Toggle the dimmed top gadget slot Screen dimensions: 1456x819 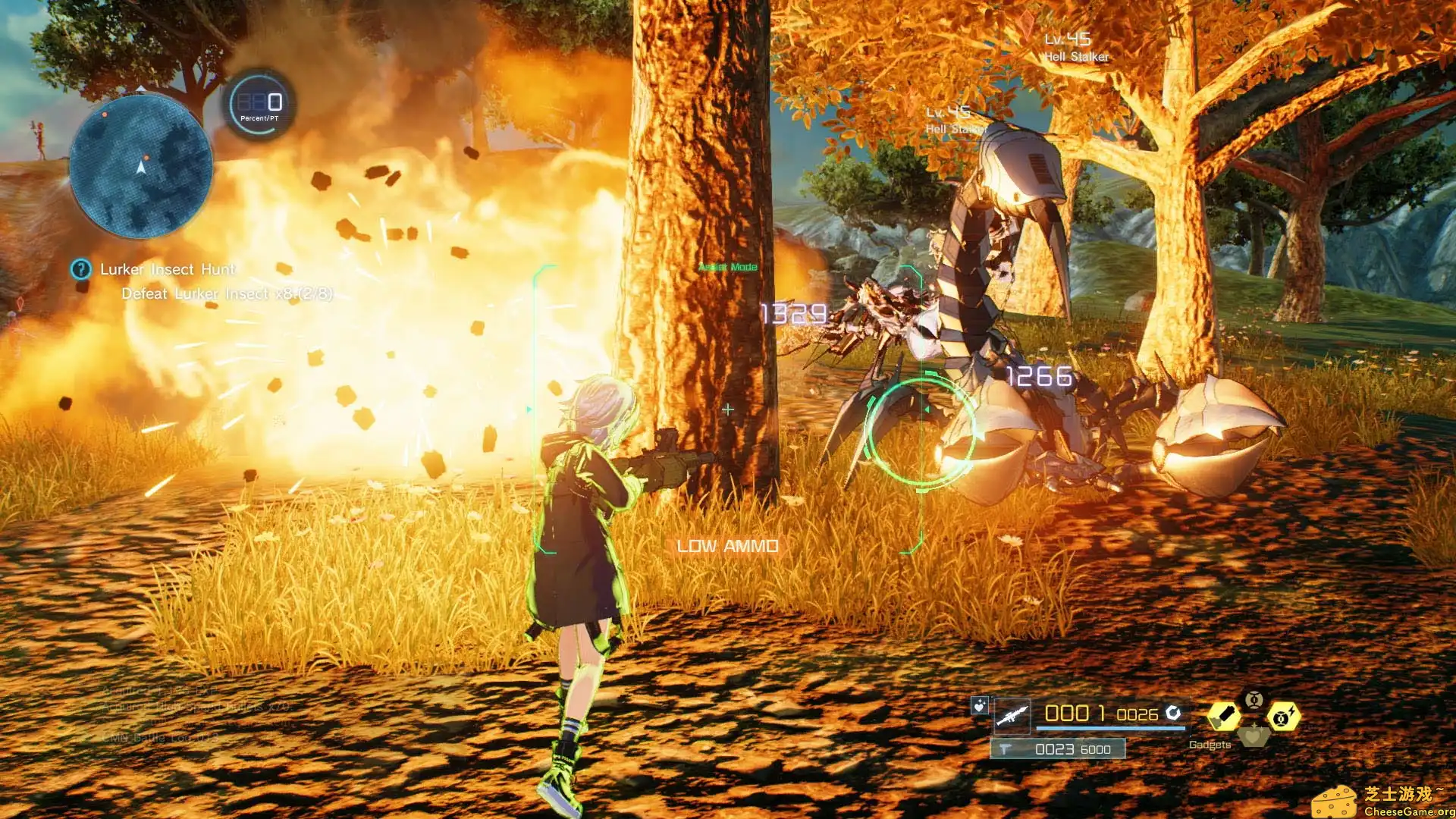tap(1254, 700)
